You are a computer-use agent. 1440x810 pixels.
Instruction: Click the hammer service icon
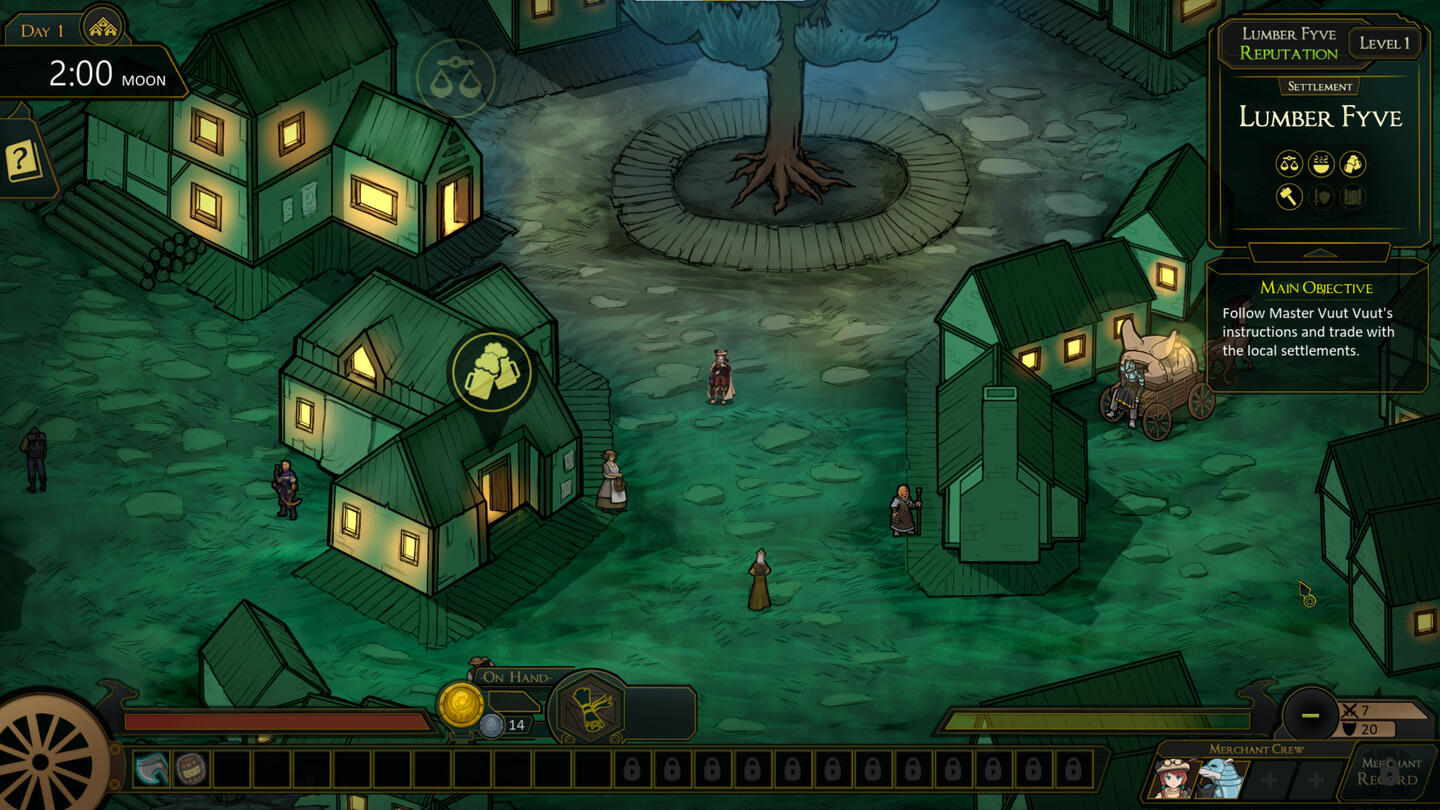click(x=1289, y=196)
